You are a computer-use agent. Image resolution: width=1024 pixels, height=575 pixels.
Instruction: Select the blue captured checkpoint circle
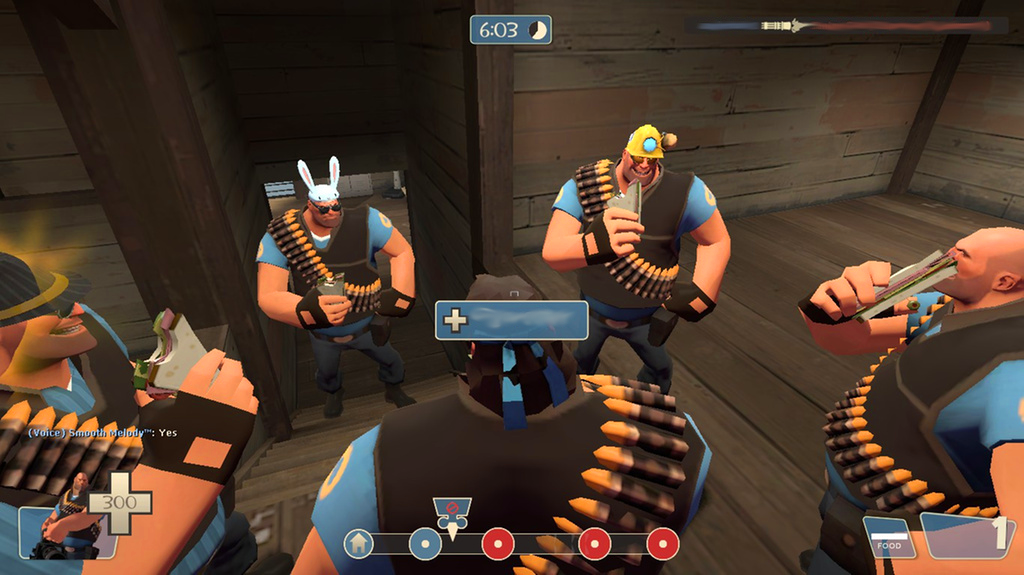[425, 544]
